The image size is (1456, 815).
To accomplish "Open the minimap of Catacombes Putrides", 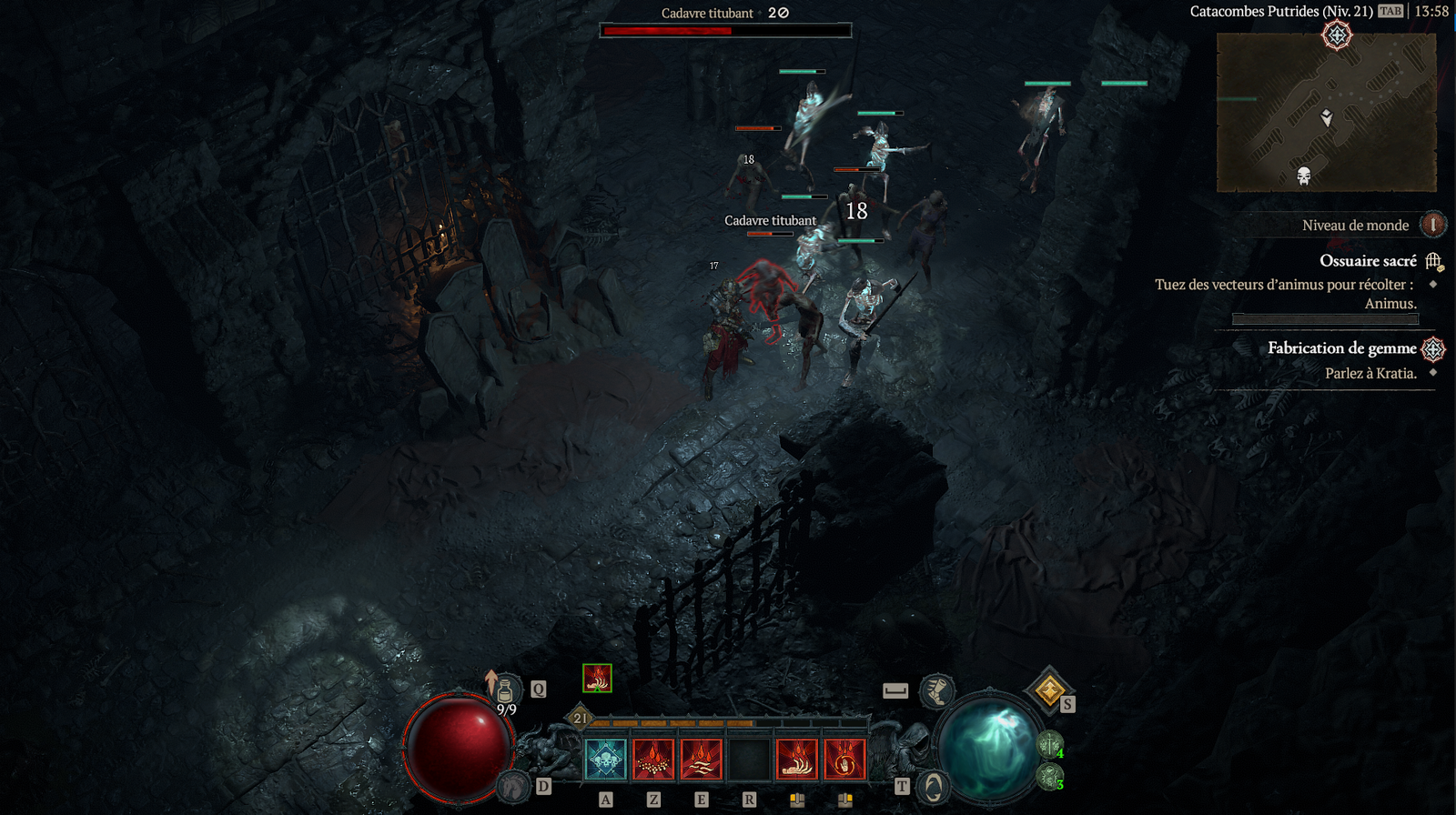I will click(x=1326, y=112).
